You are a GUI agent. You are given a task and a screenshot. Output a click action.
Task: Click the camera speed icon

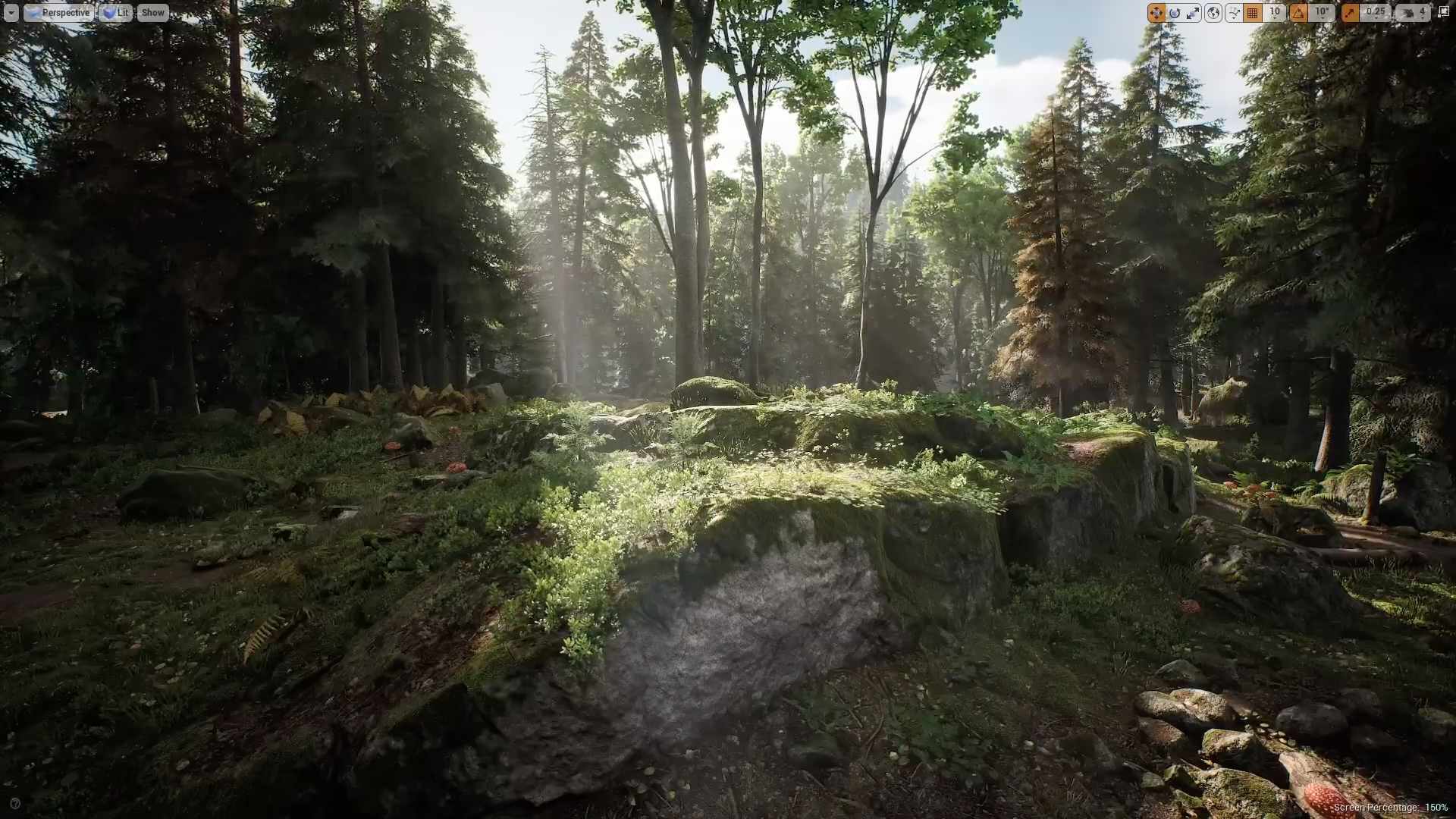(x=1408, y=12)
